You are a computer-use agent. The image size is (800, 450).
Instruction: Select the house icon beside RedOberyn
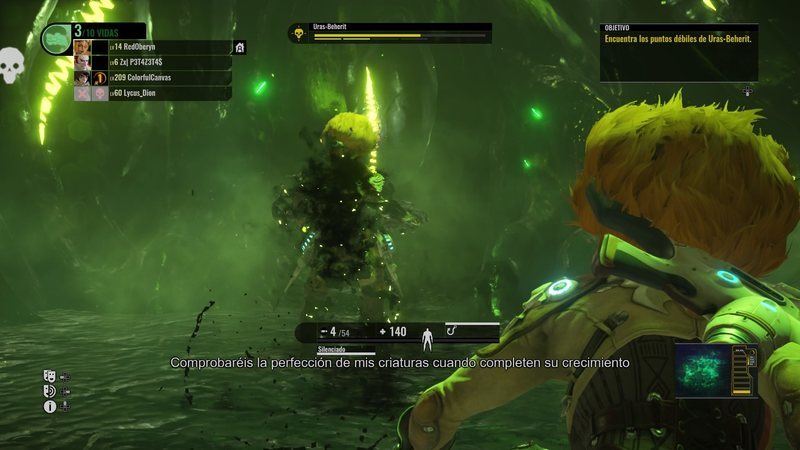coord(240,47)
